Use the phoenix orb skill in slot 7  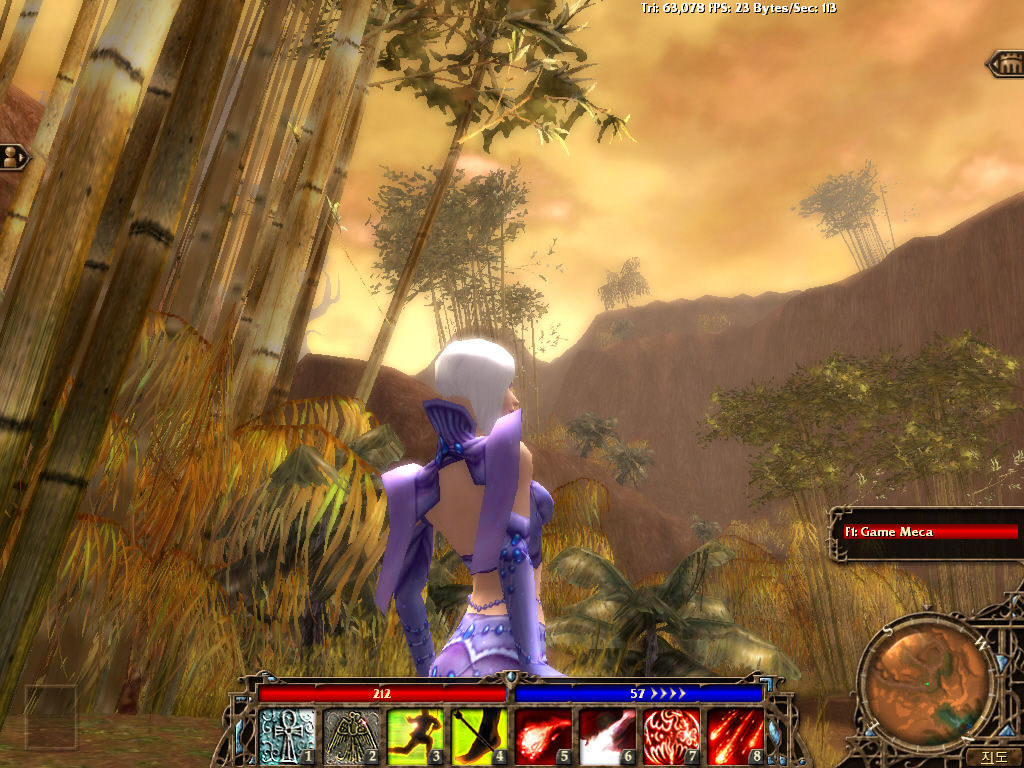pos(672,737)
